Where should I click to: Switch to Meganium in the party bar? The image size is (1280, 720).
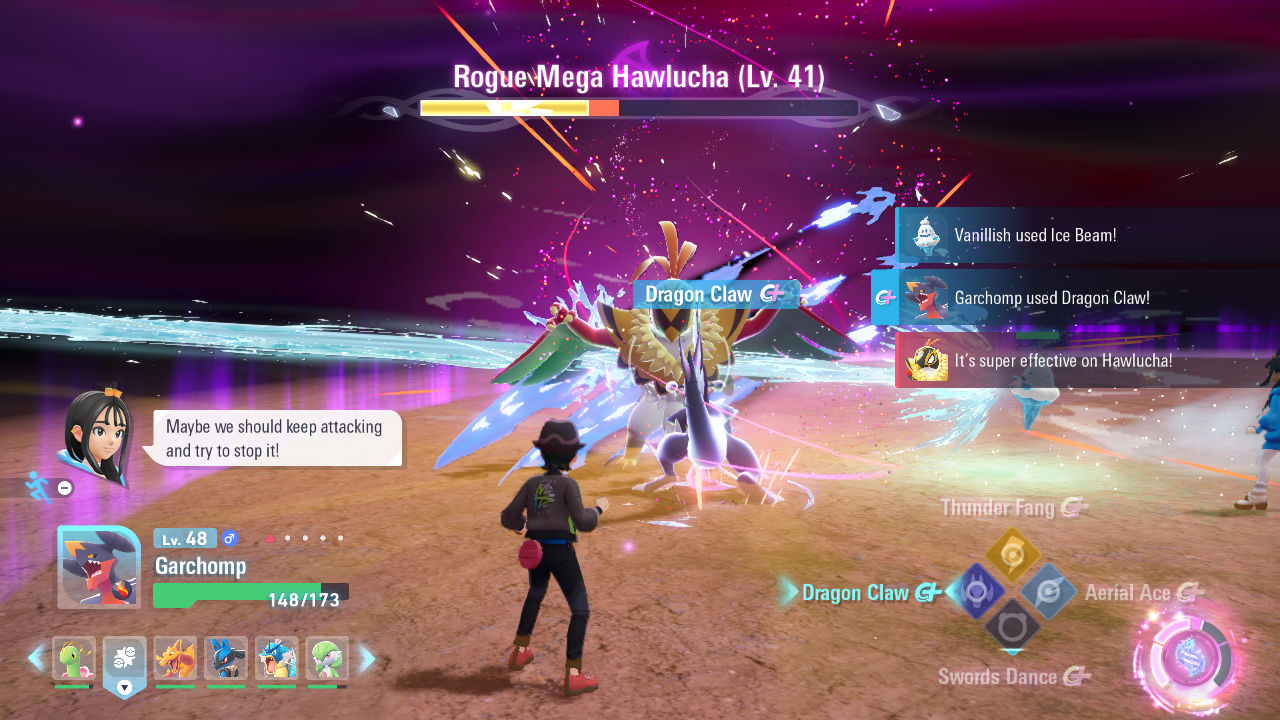pyautogui.click(x=73, y=658)
